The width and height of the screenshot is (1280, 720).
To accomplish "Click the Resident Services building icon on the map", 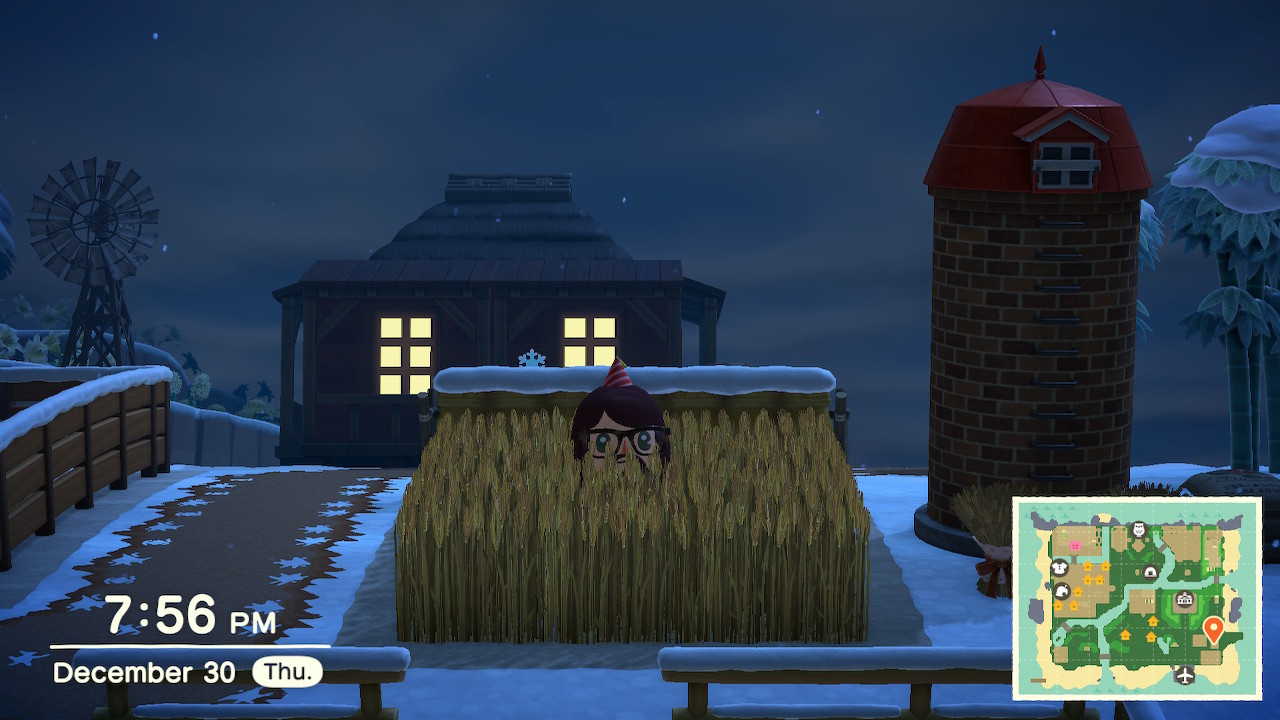I will click(1185, 600).
